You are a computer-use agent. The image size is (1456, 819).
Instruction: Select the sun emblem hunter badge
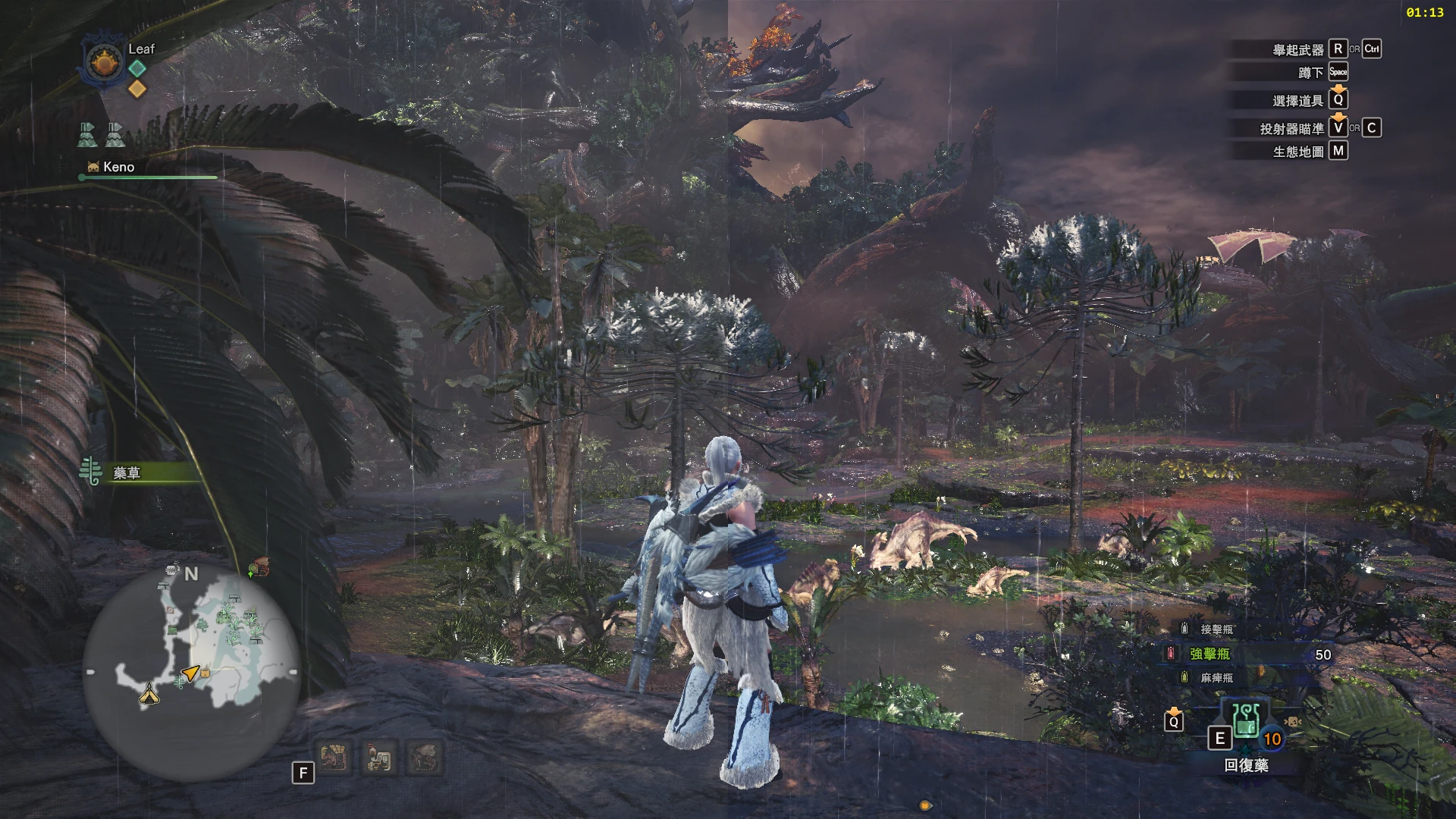tap(104, 61)
